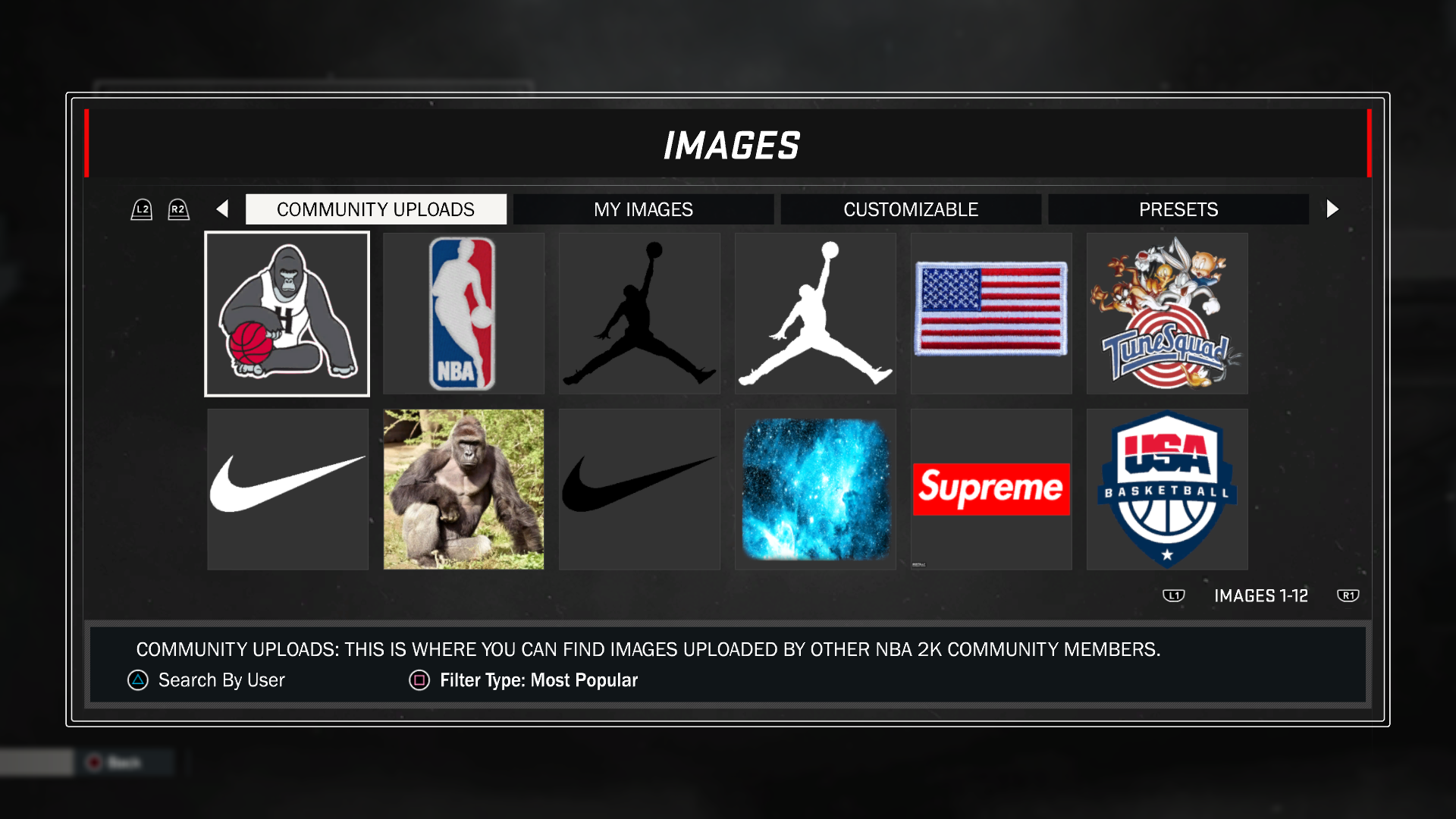1456x819 pixels.
Task: Switch to the CUSTOMIZABLE tab
Action: coord(910,209)
